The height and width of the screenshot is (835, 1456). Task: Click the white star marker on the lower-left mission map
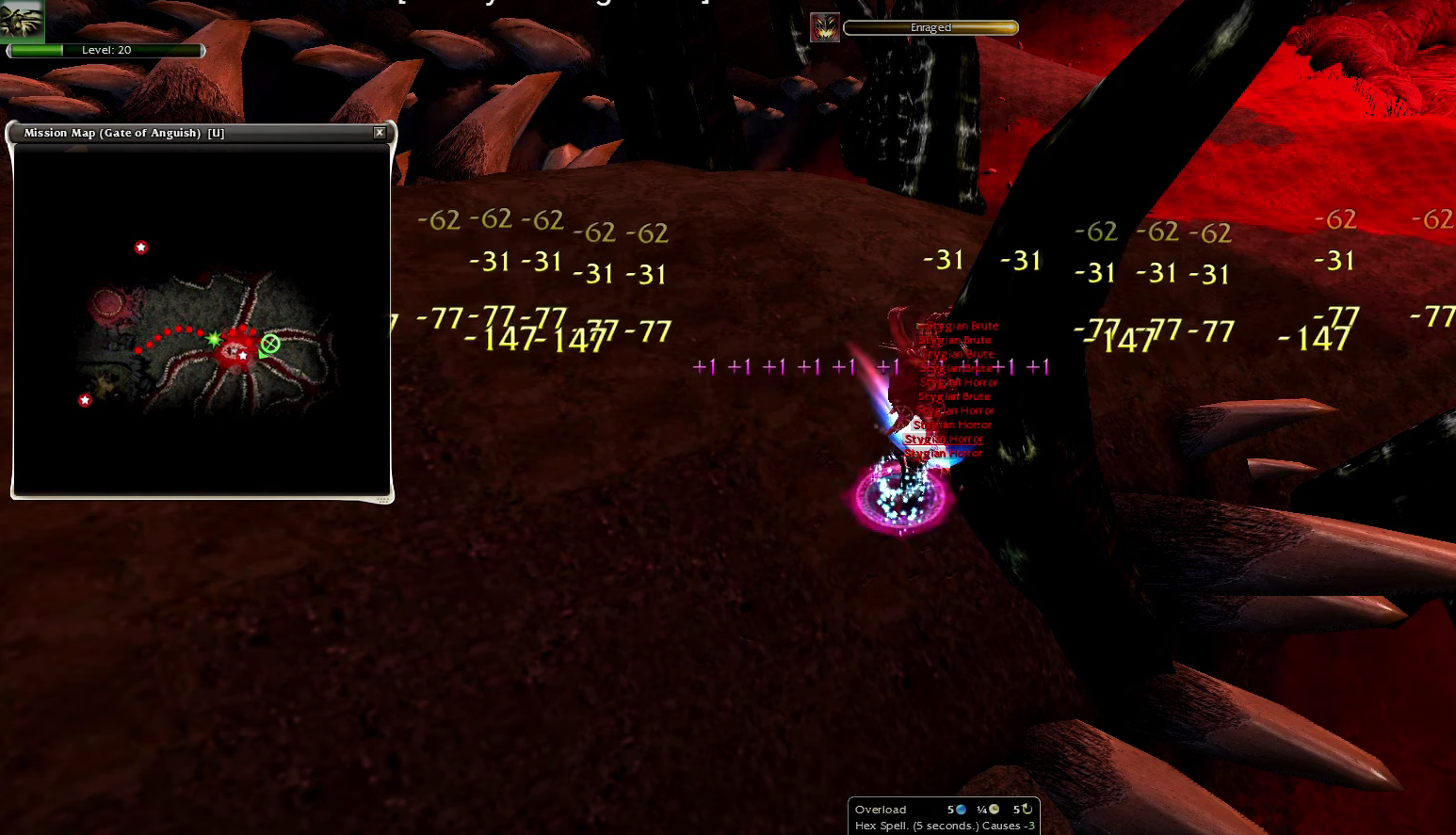coord(85,400)
